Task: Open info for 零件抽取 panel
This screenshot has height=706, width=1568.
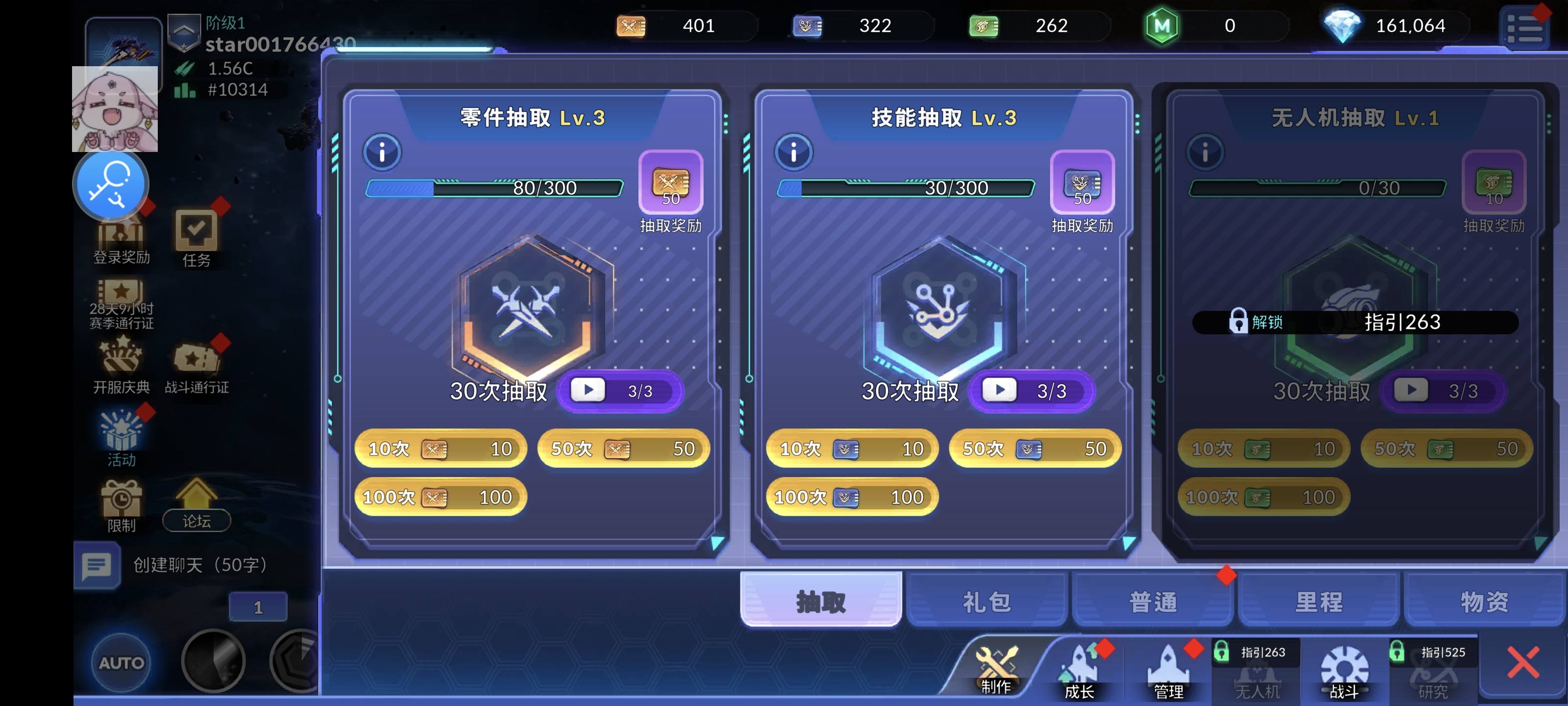Action: [x=382, y=151]
